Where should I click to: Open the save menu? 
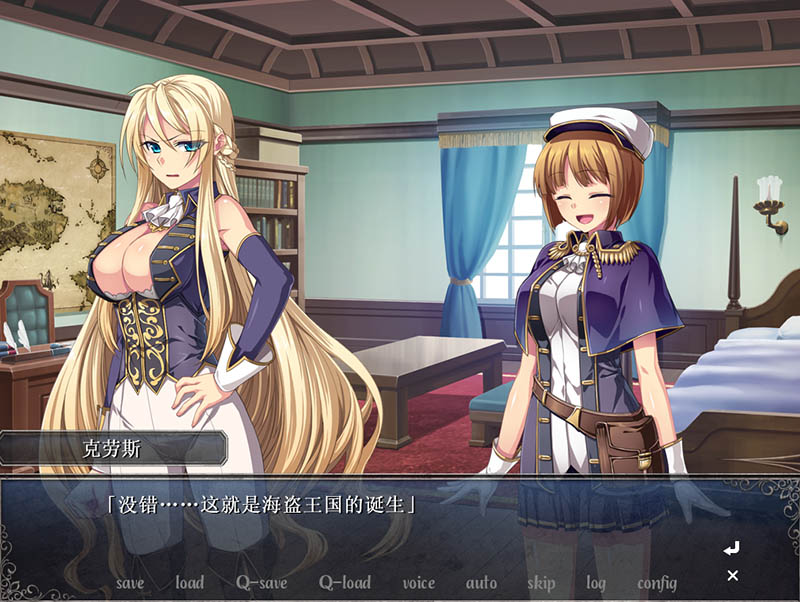coord(130,583)
